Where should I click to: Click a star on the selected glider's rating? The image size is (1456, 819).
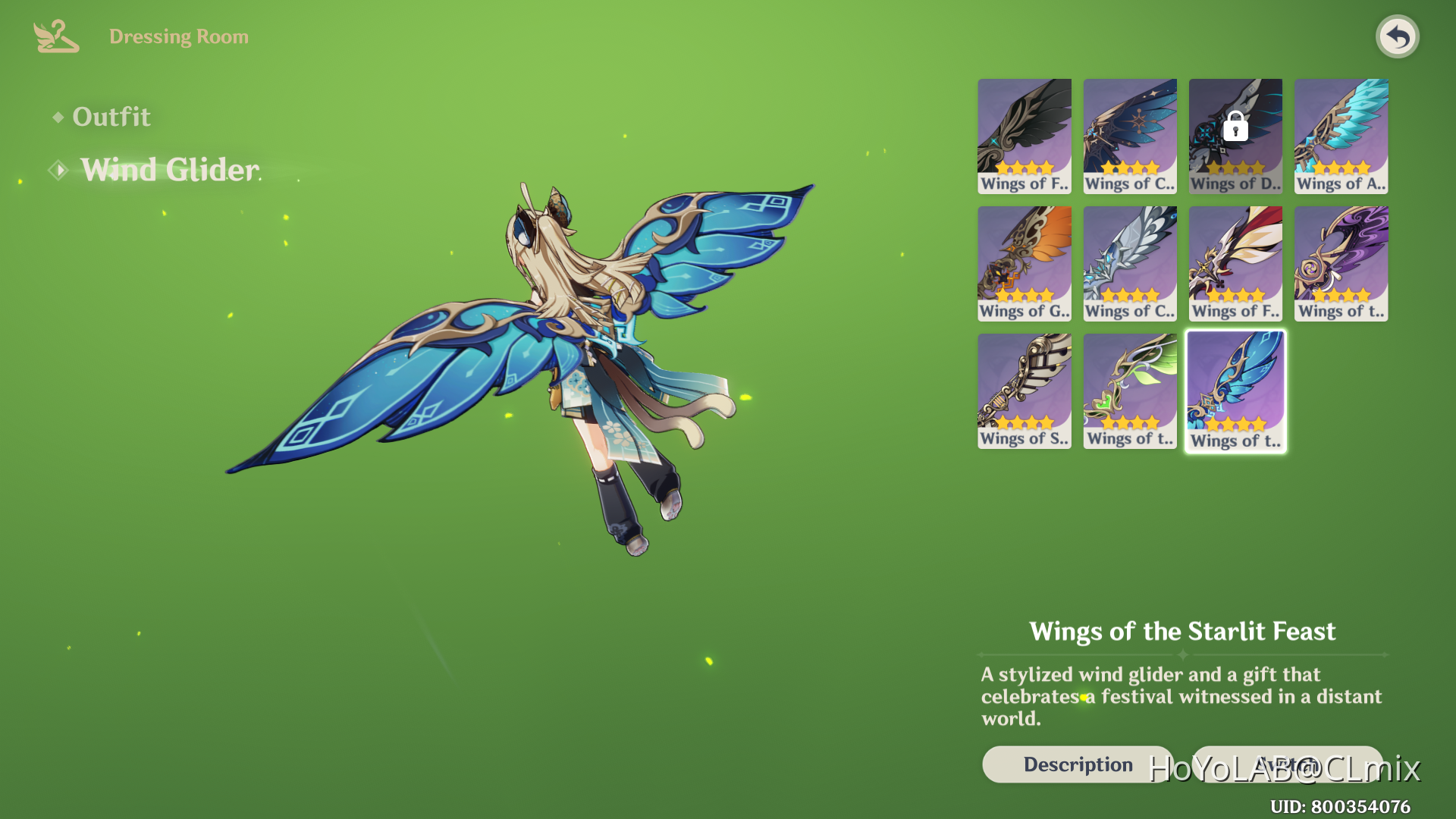pyautogui.click(x=1235, y=426)
